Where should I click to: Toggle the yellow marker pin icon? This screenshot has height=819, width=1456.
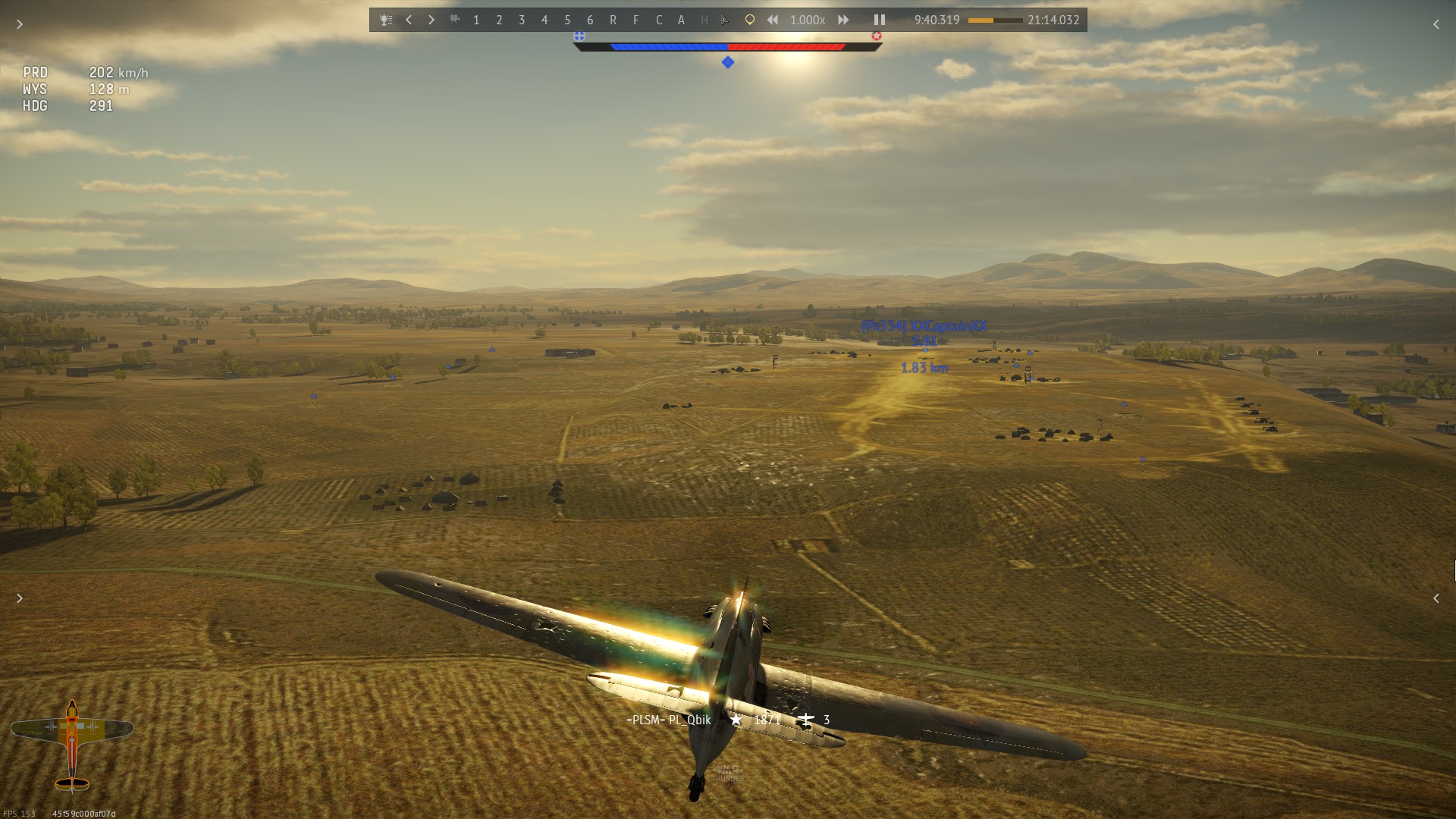pos(749,20)
